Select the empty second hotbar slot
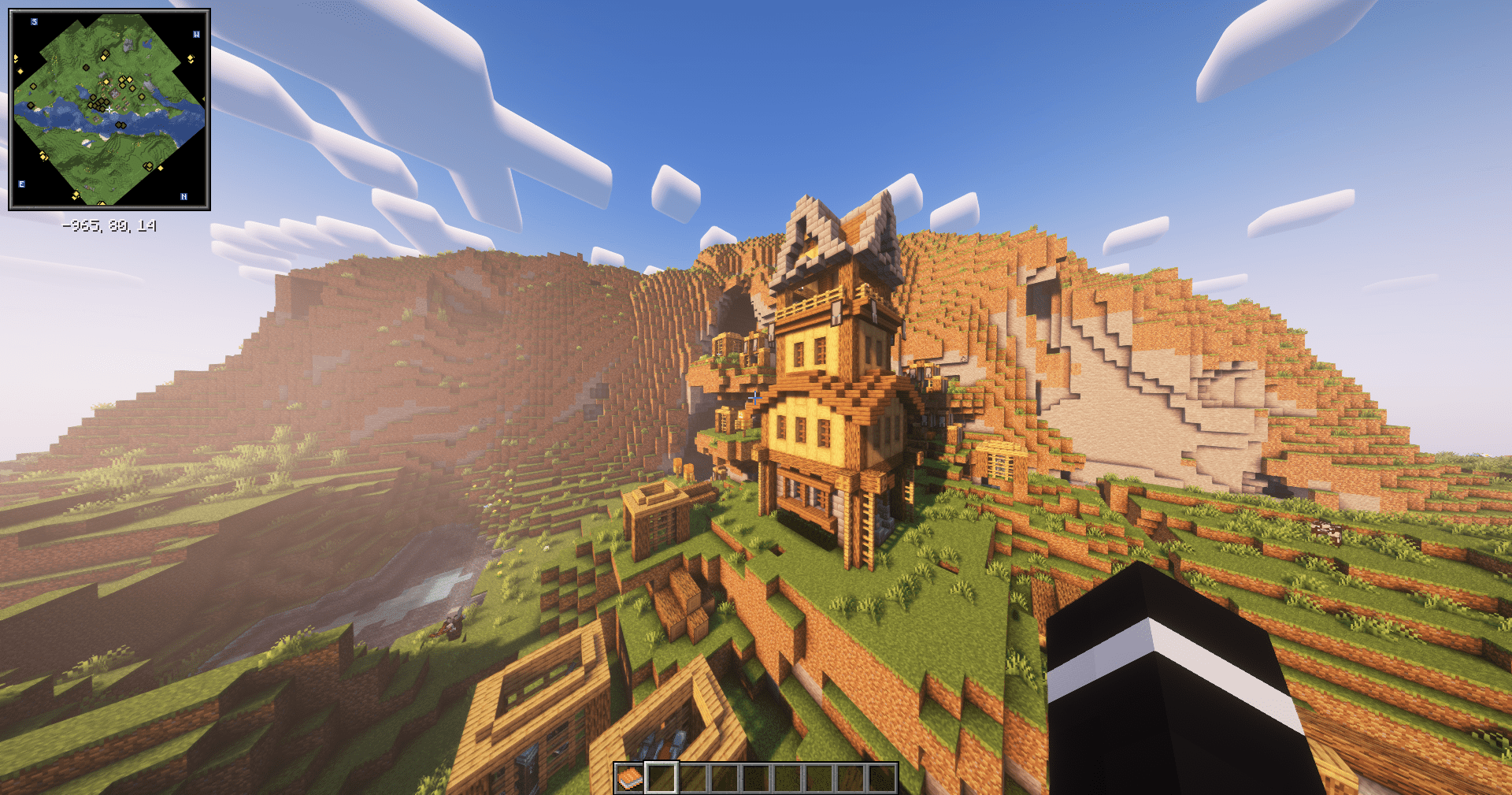 (661, 778)
